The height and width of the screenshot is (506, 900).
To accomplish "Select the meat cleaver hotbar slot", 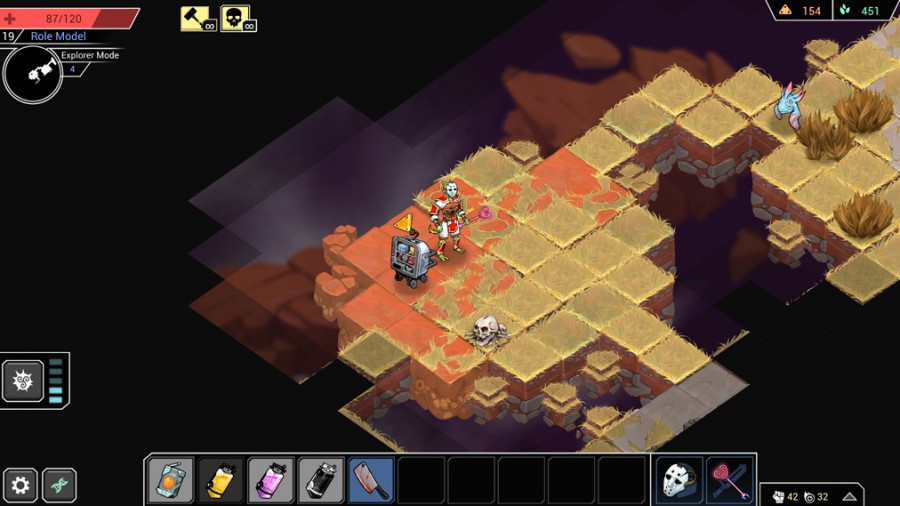I will point(371,481).
